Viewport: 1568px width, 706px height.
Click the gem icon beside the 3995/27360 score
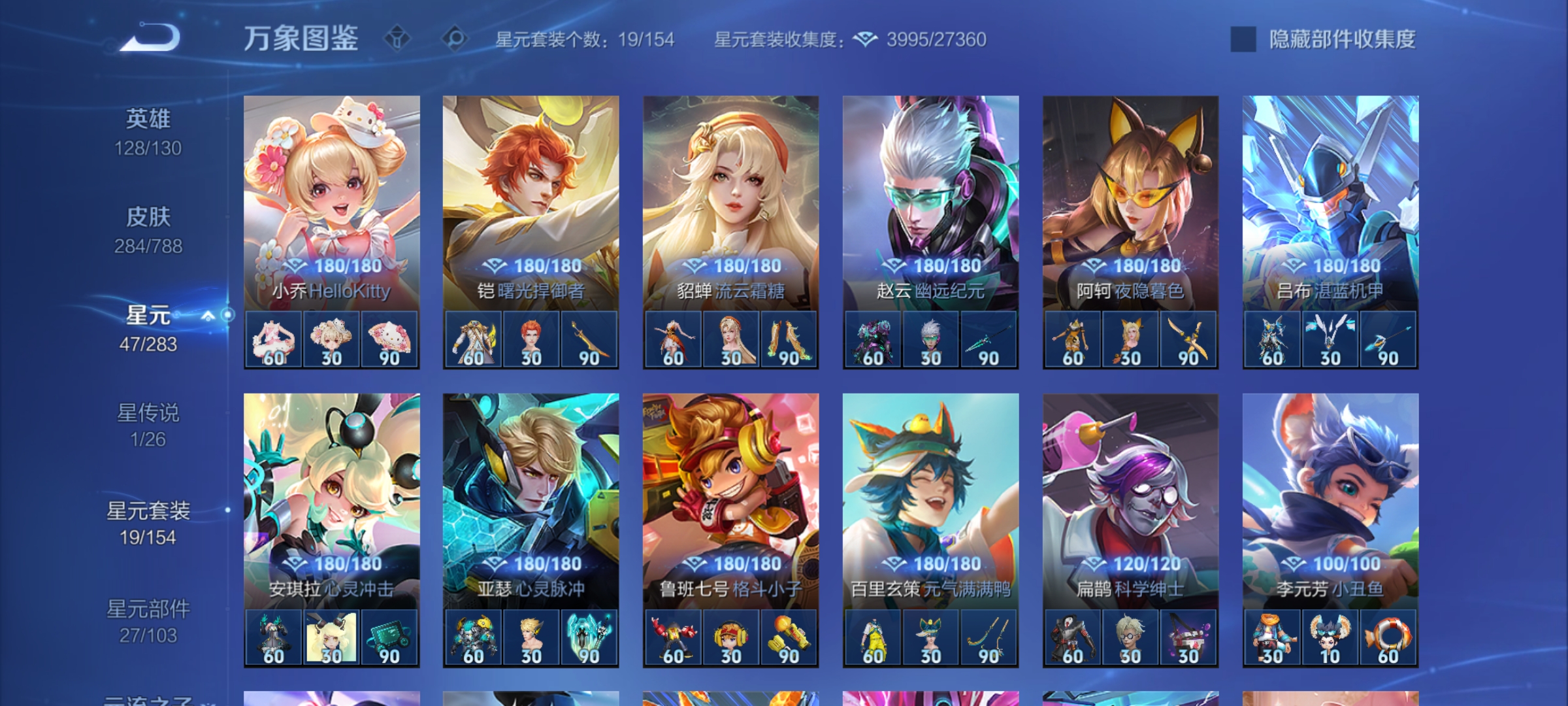click(x=866, y=39)
